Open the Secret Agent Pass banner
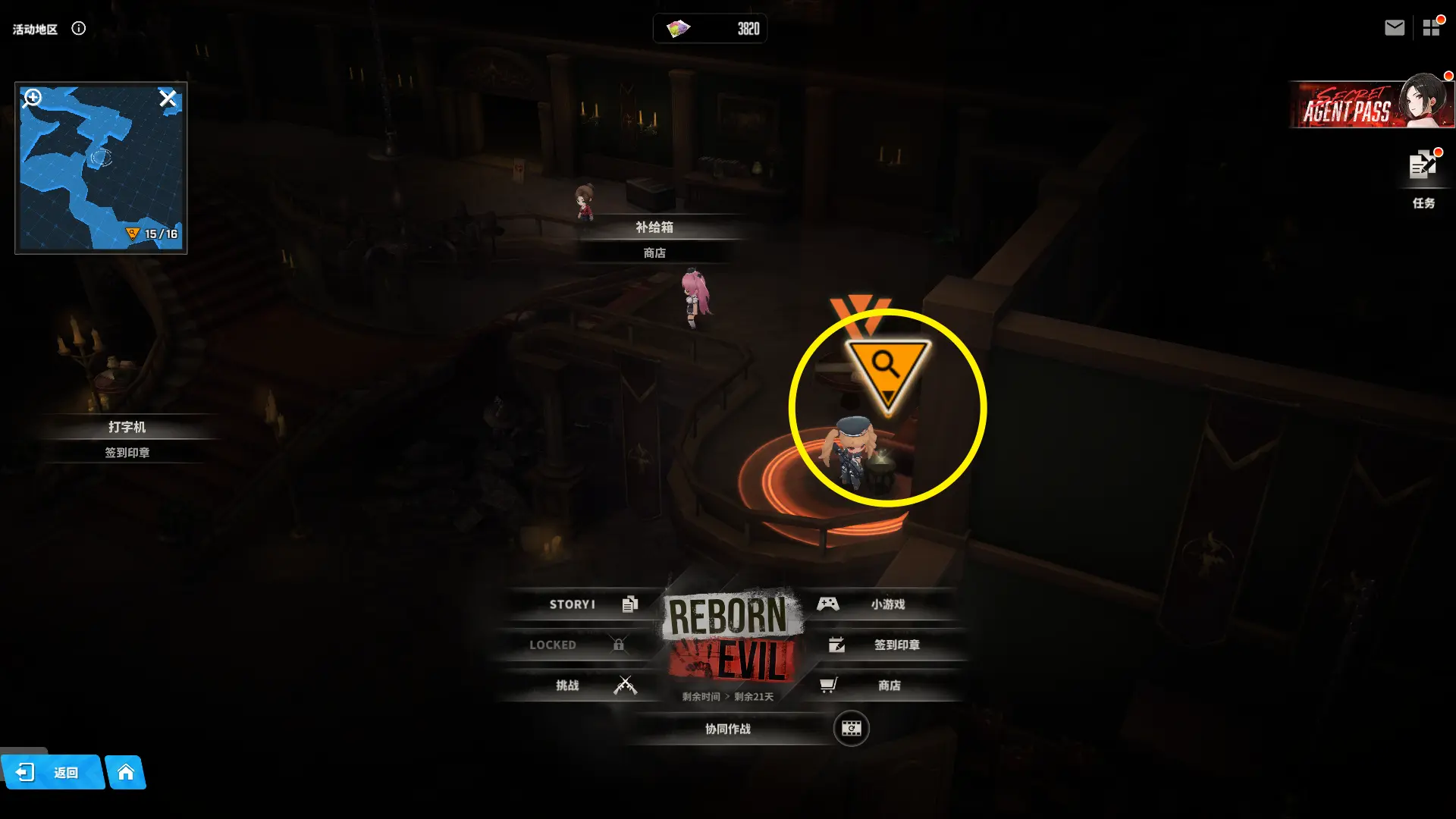Image resolution: width=1456 pixels, height=819 pixels. tap(1371, 105)
